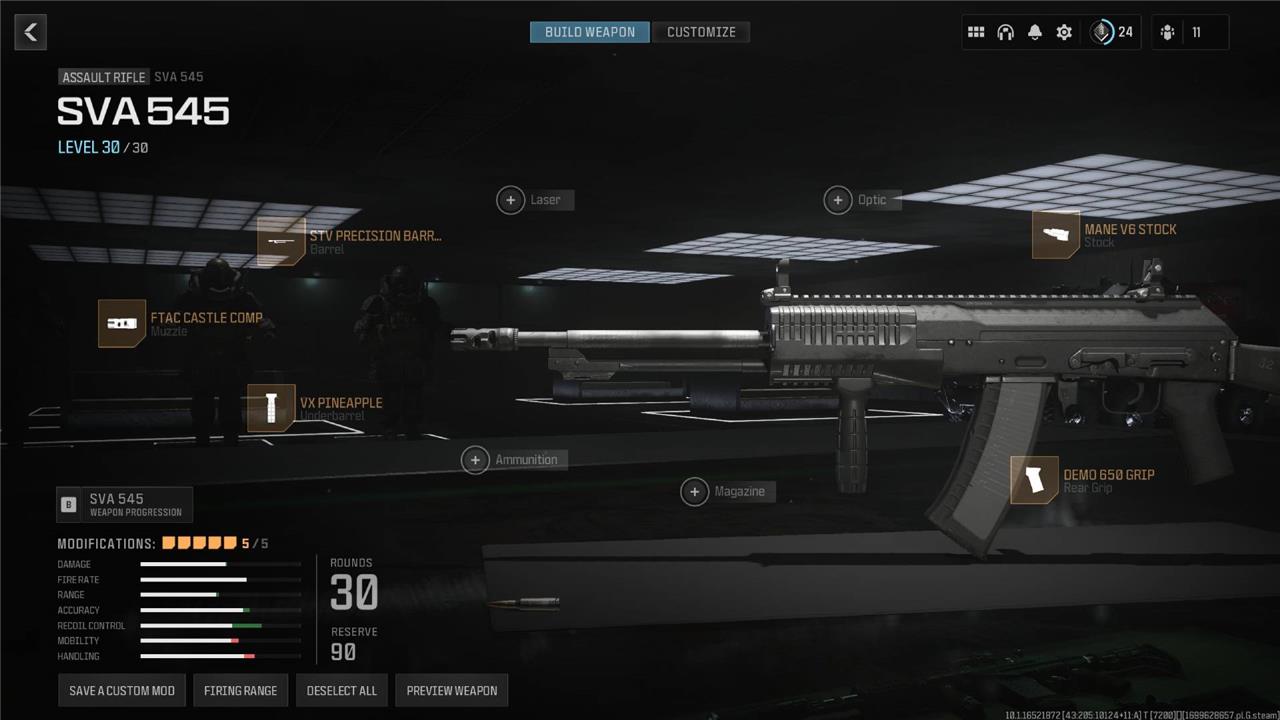Screen dimensions: 1280x720
Task: Select the STV Precision Barrel slot
Action: (281, 241)
